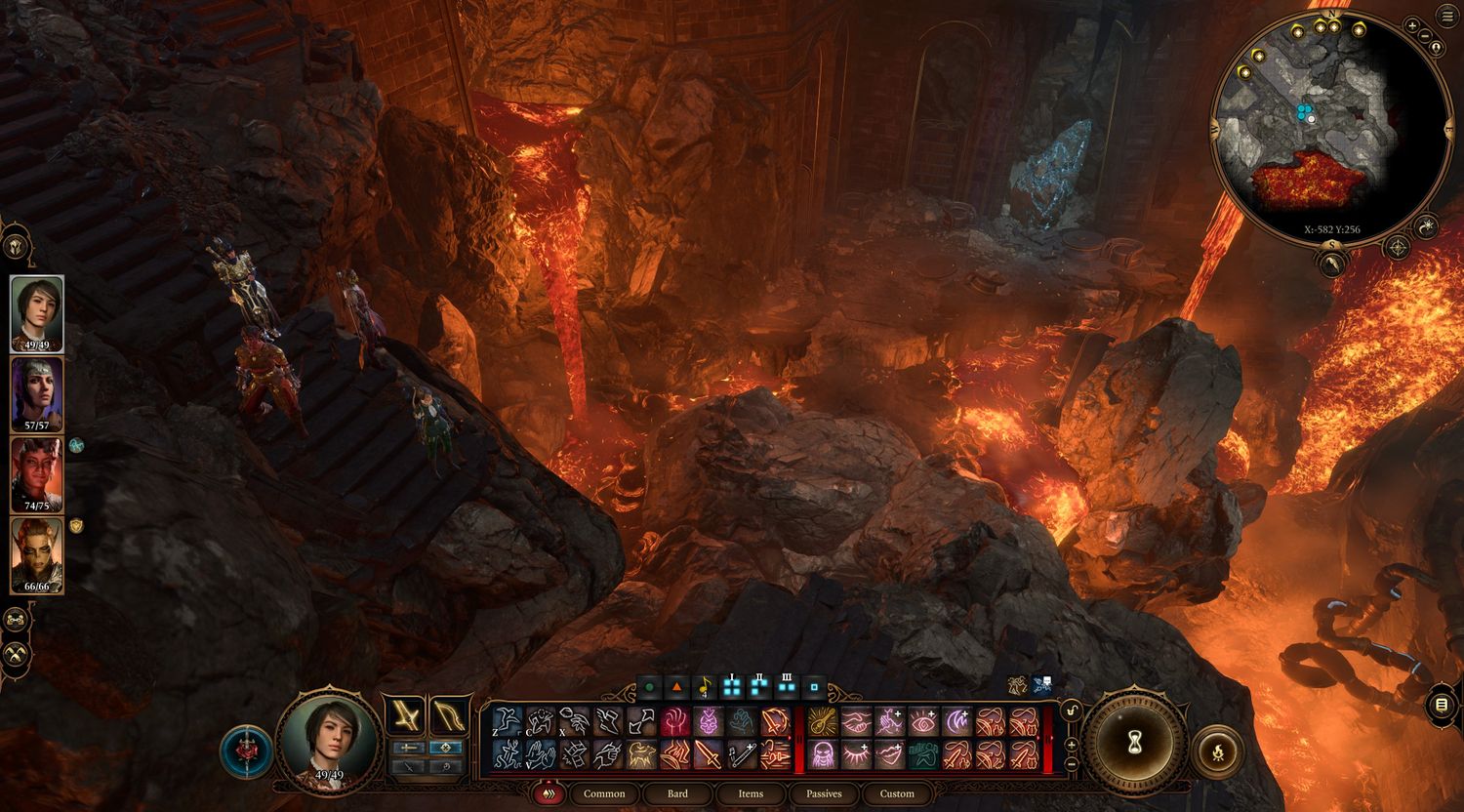Select the Custom hotbar tab
The width and height of the screenshot is (1464, 812).
(897, 793)
